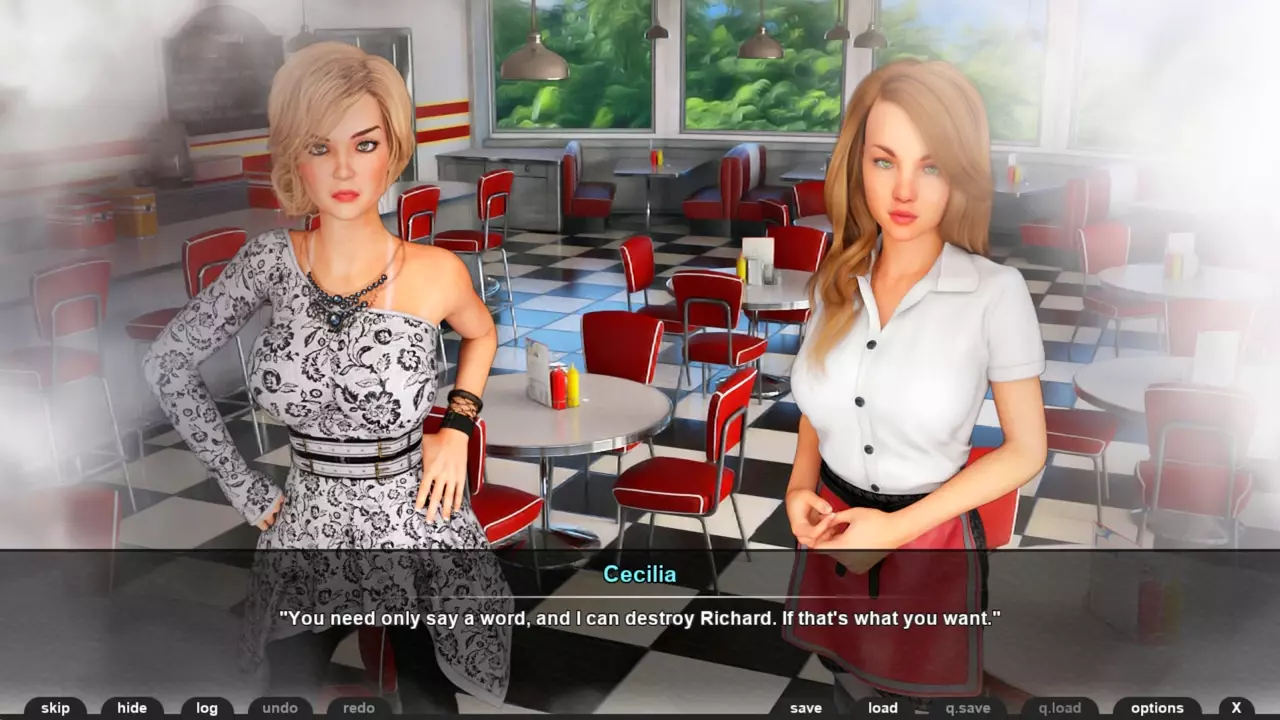Screen dimensions: 1280x720
Task: Quick load with q.load
Action: tap(1059, 708)
